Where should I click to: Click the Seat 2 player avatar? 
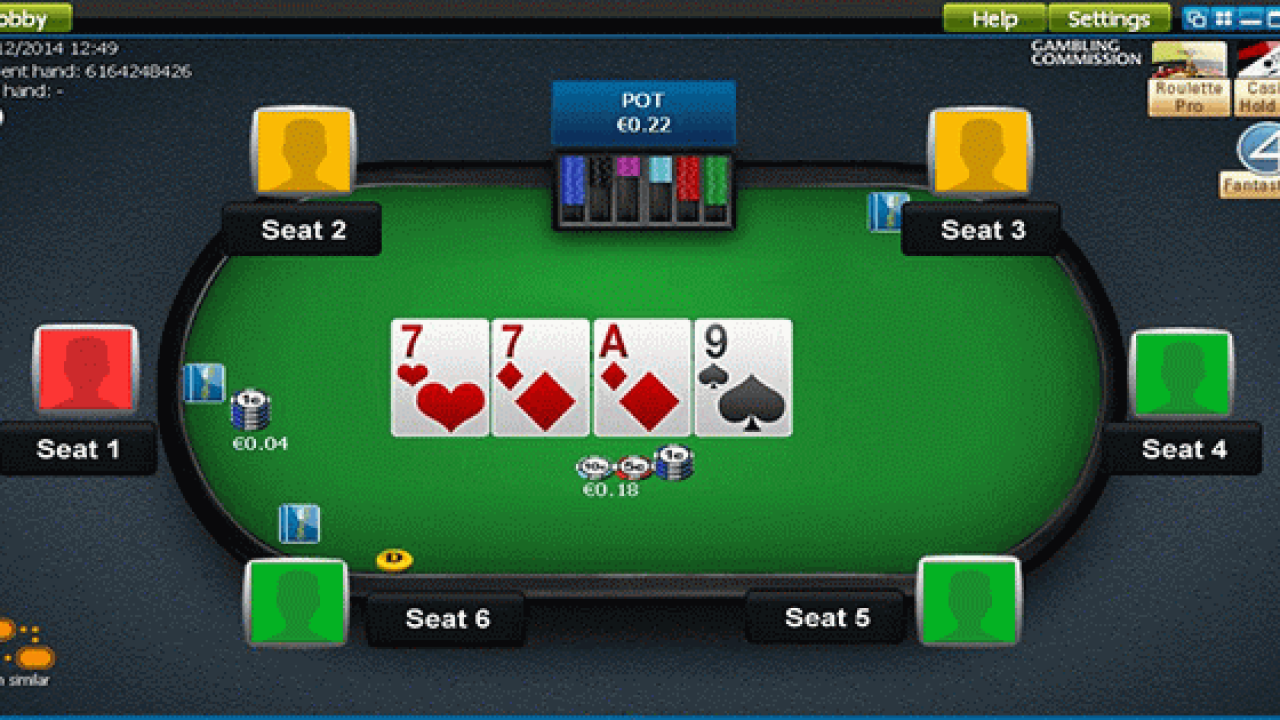click(303, 152)
